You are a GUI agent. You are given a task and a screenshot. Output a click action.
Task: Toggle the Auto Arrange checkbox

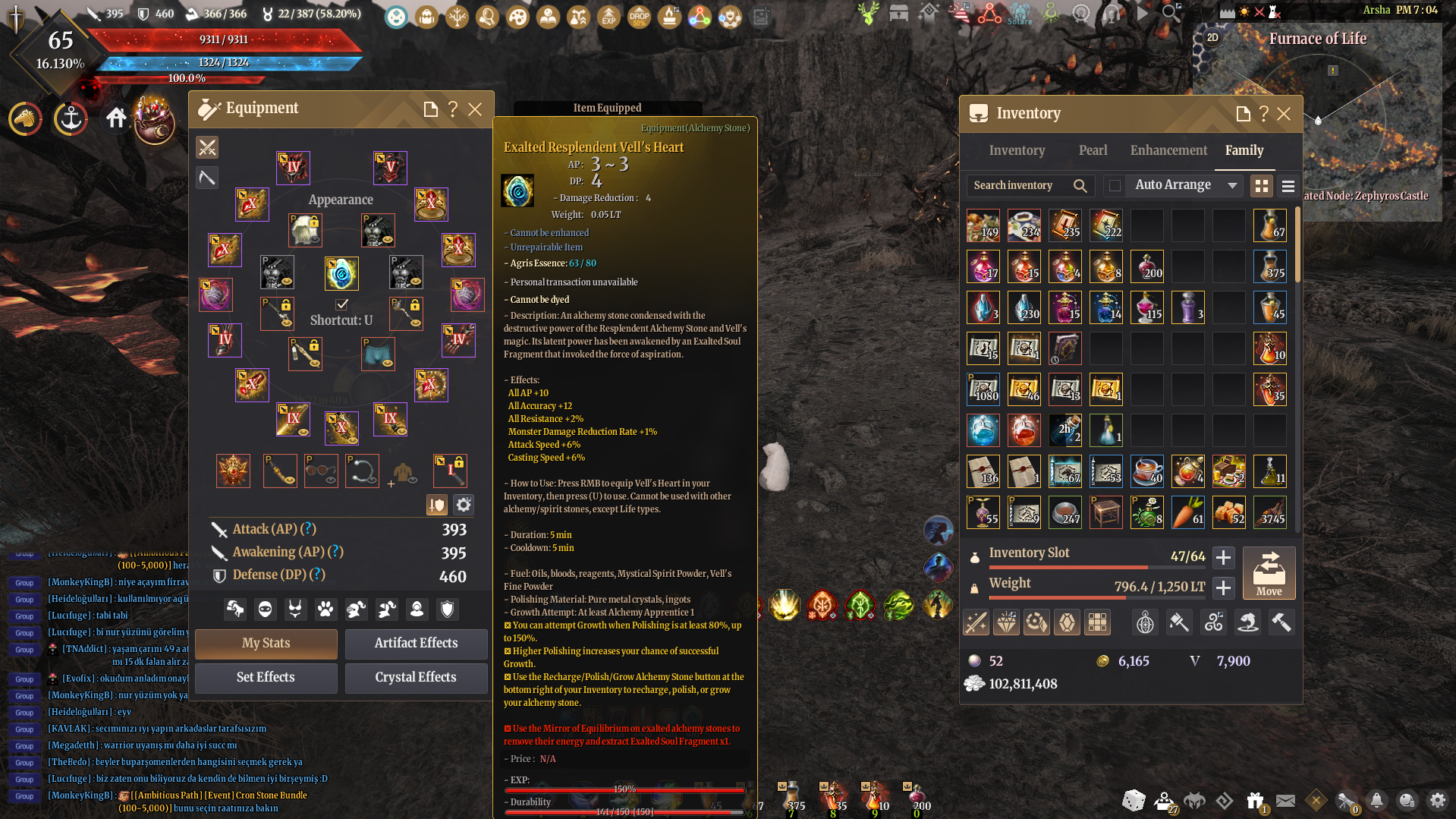1115,185
